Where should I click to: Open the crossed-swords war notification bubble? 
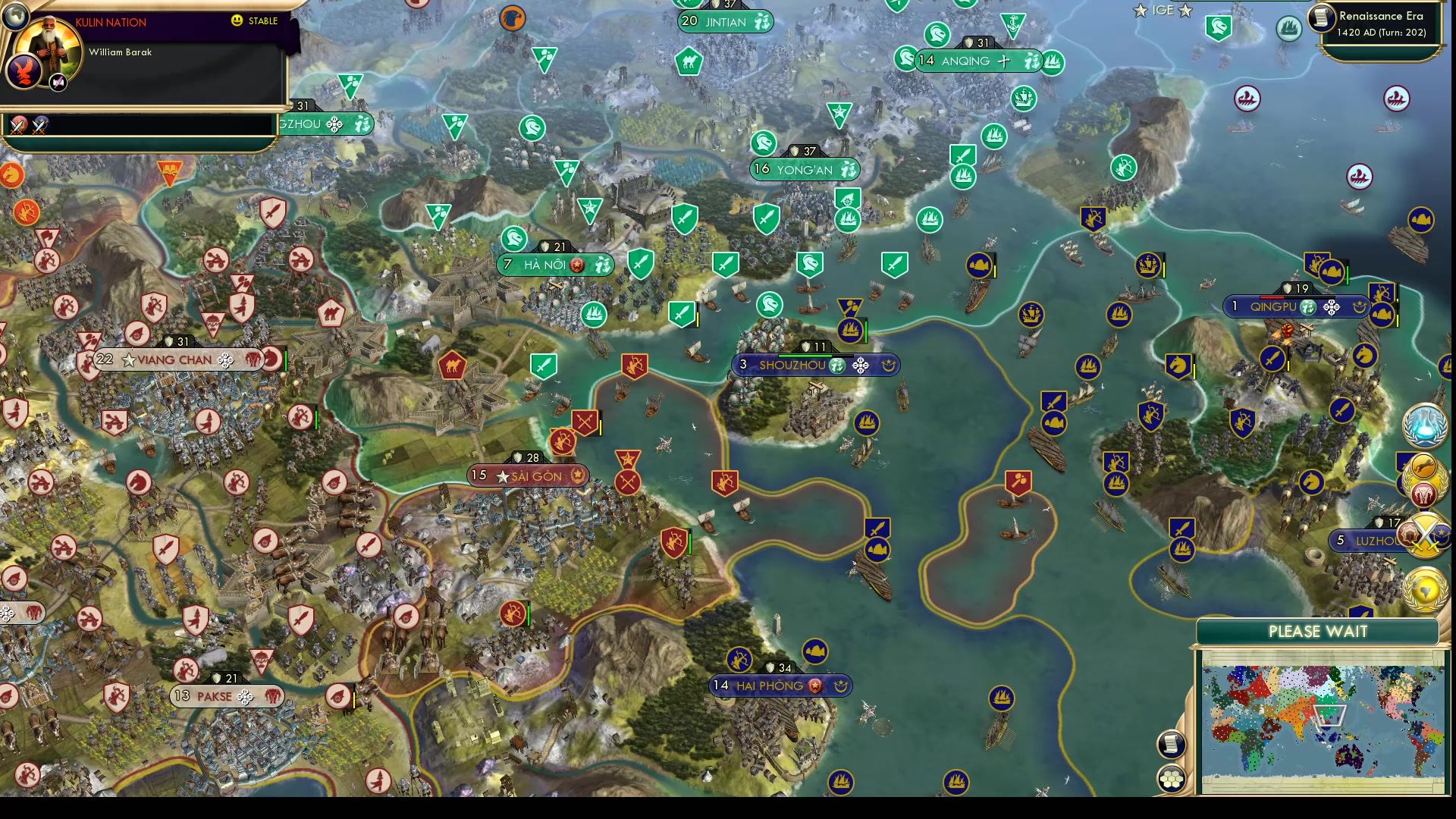pos(1424,534)
